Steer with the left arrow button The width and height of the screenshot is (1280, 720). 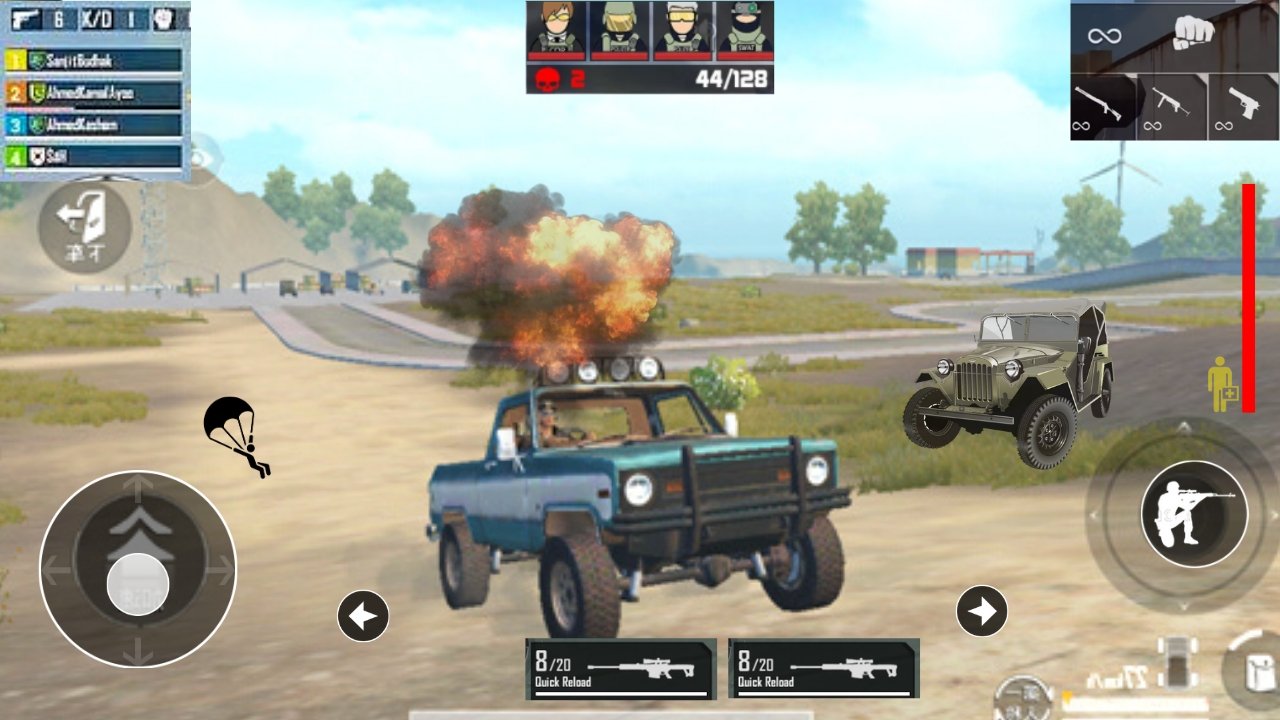(x=363, y=616)
